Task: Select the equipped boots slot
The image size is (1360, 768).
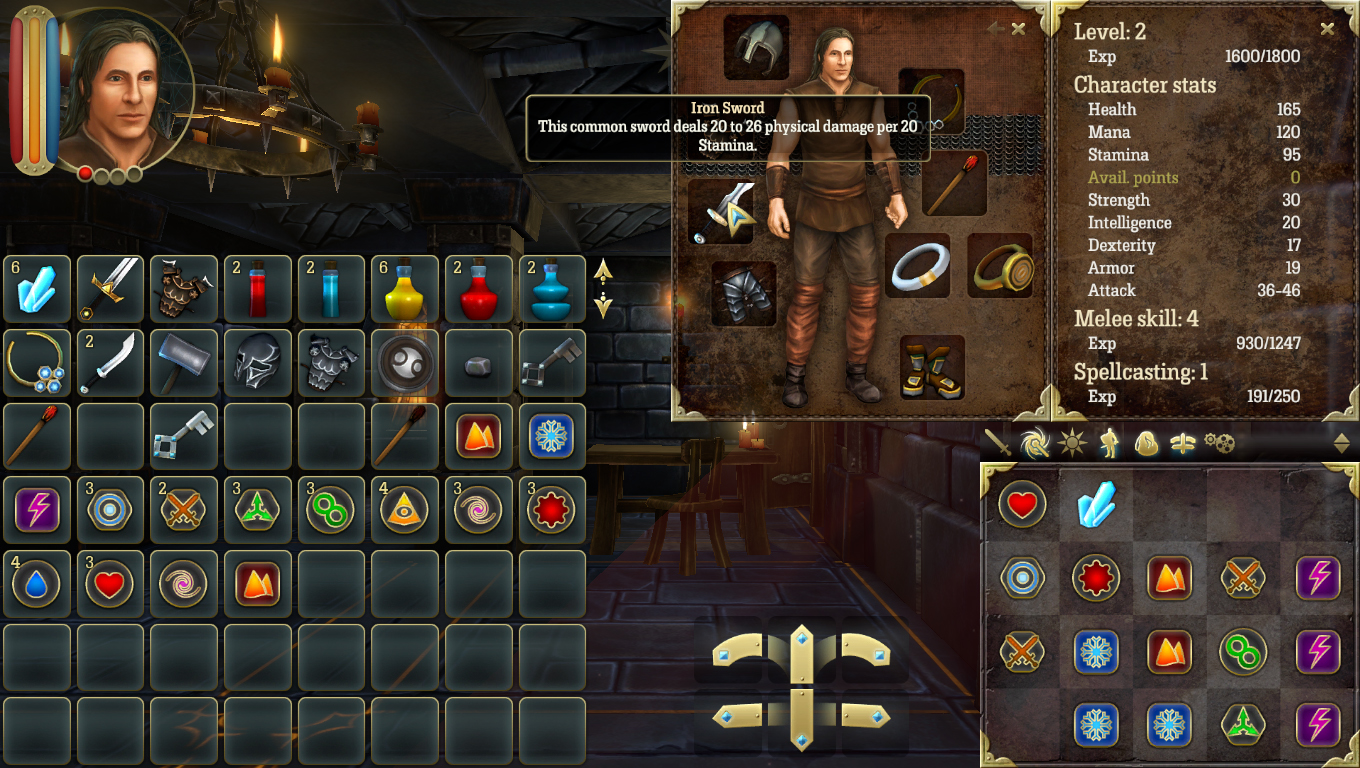Action: tap(932, 367)
